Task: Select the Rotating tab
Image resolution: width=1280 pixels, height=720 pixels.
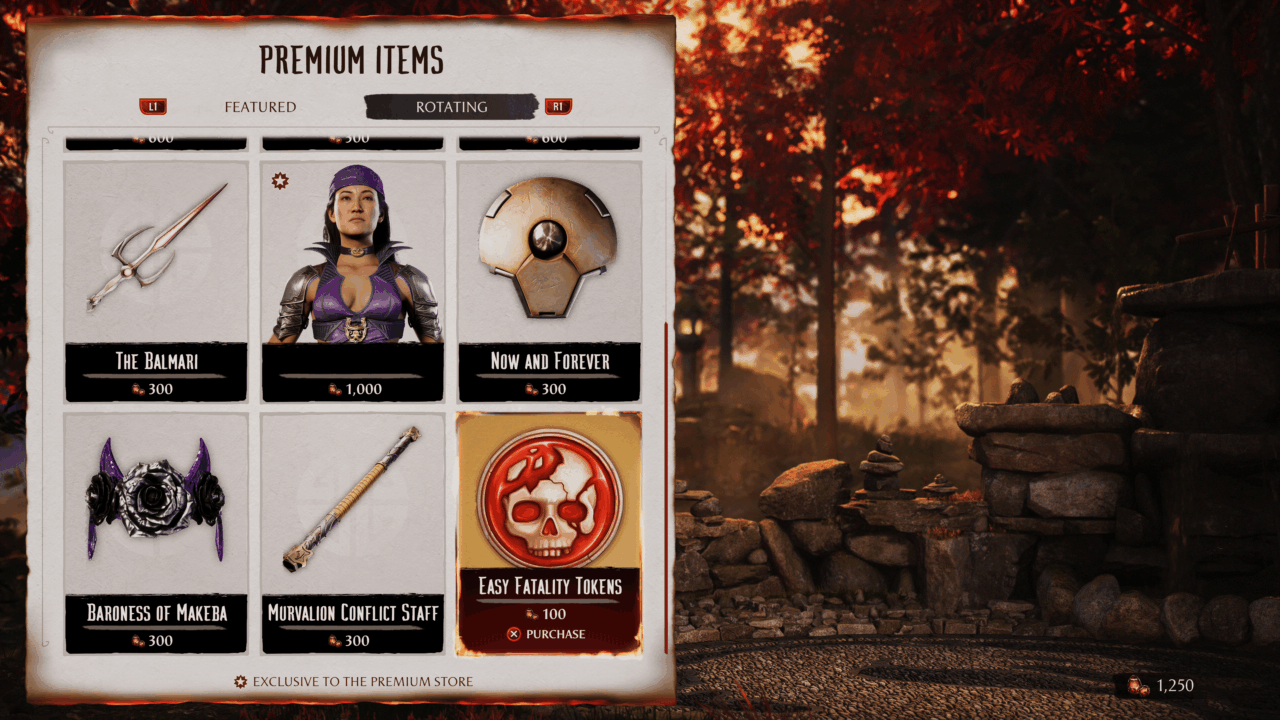Action: (x=452, y=107)
